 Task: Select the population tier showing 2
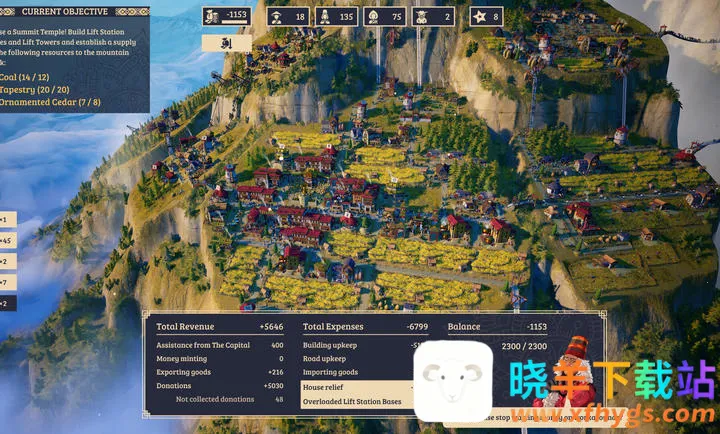pyautogui.click(x=433, y=16)
